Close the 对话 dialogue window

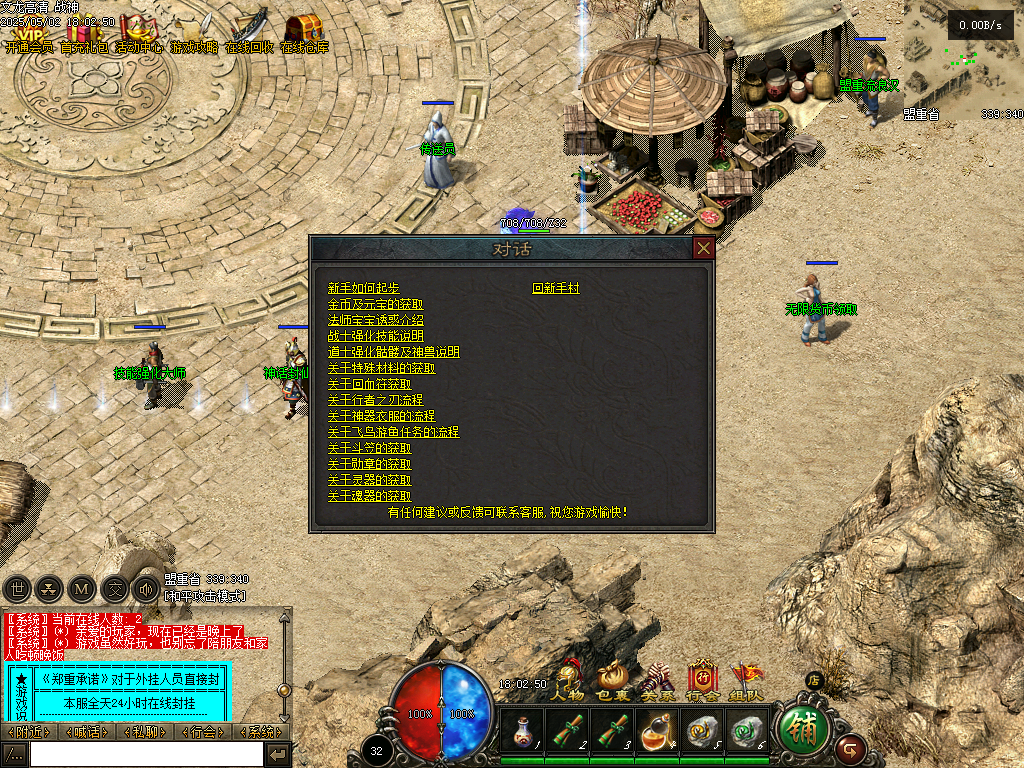[x=704, y=248]
